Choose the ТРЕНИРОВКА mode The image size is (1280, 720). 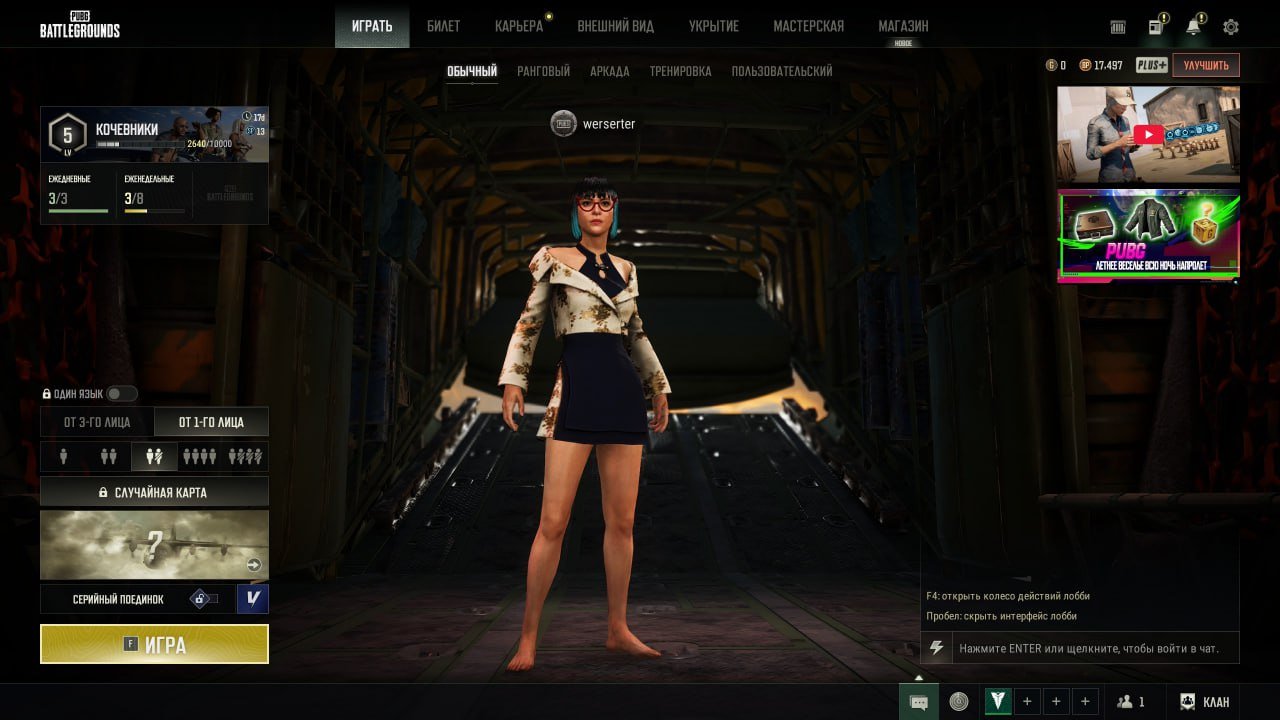tap(680, 71)
